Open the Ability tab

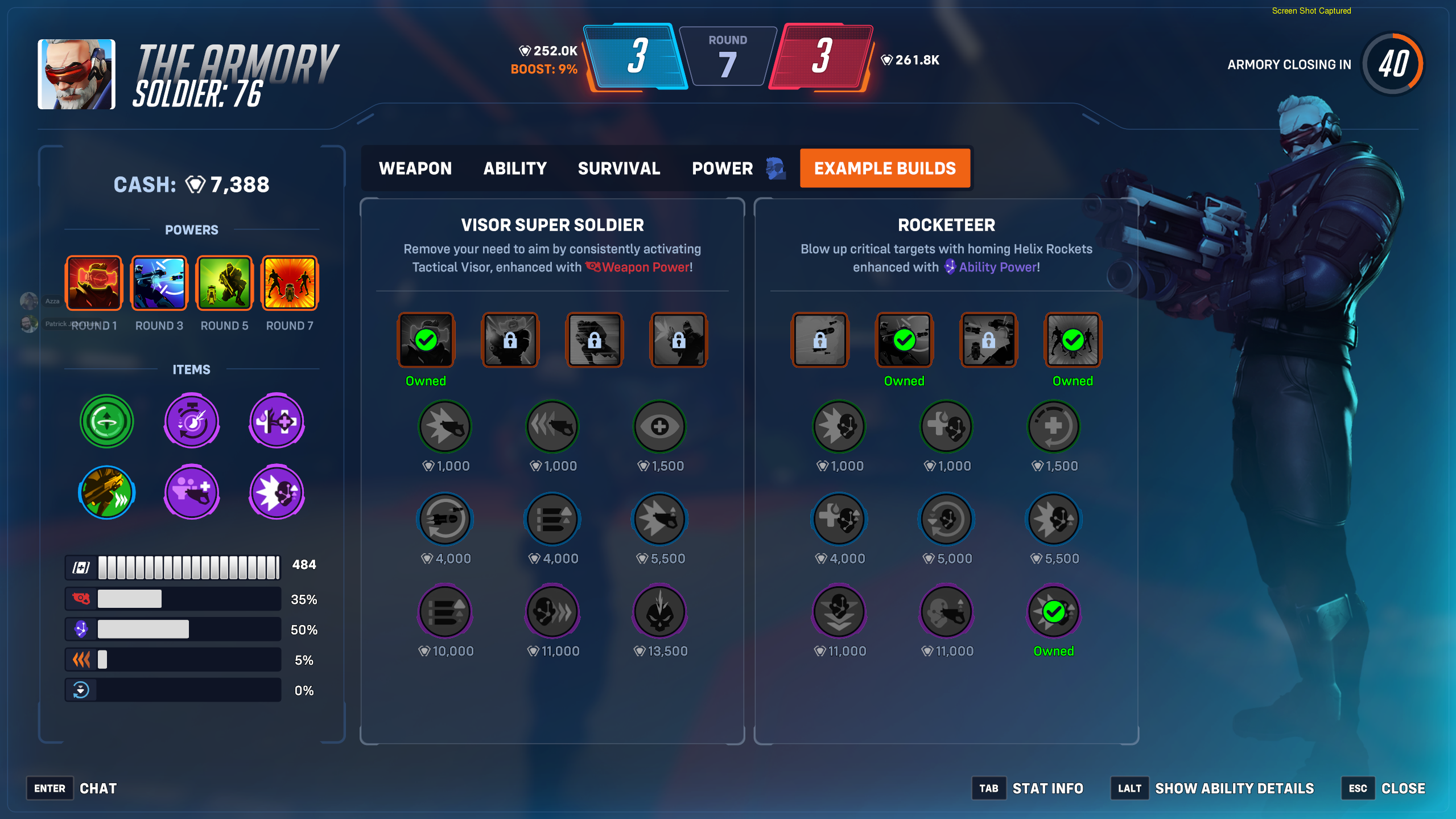514,168
